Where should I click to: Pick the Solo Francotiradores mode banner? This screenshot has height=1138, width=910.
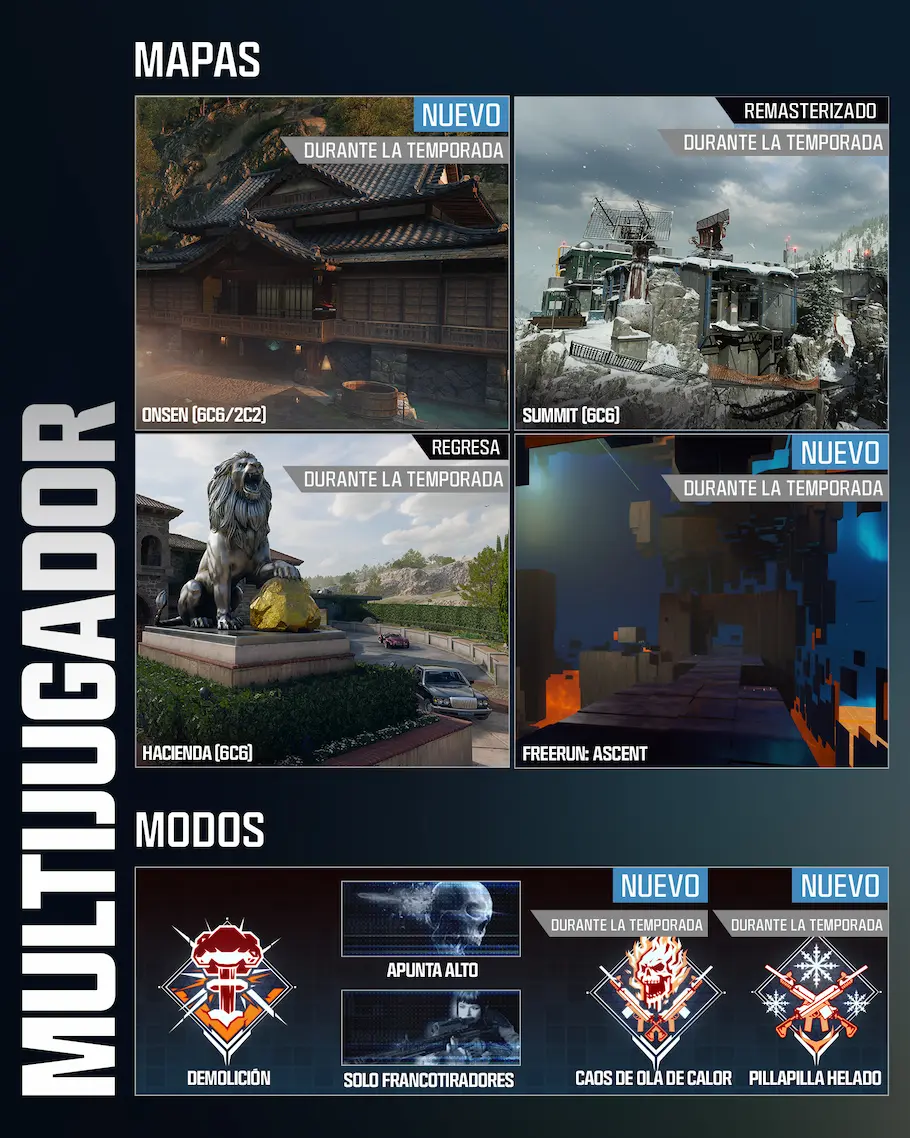click(x=431, y=1027)
